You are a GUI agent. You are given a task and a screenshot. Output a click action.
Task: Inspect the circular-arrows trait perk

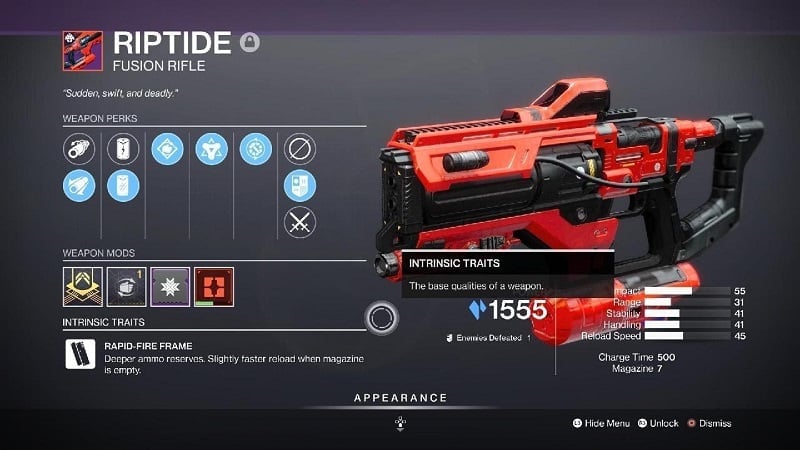click(256, 150)
